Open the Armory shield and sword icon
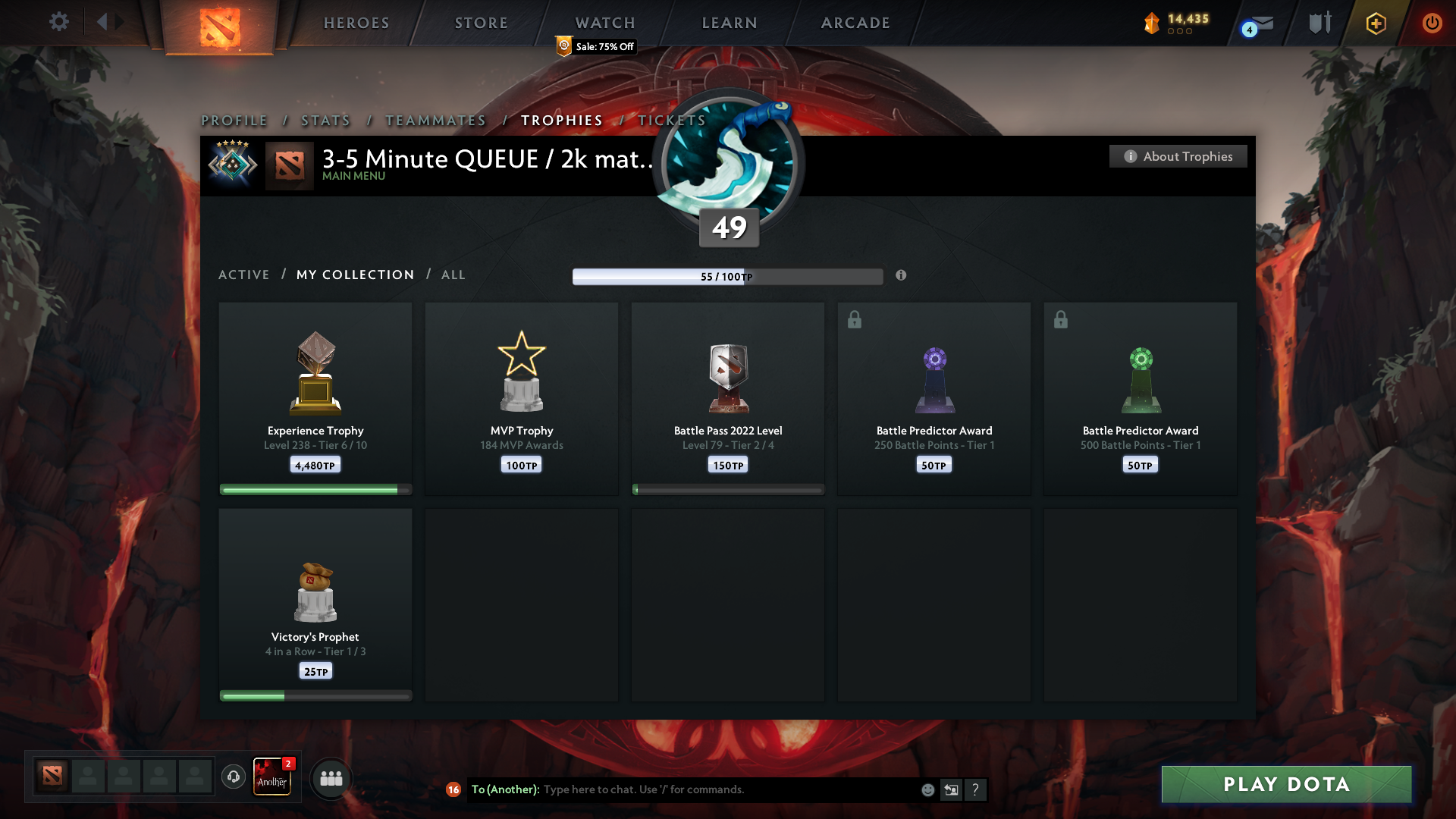 [1319, 22]
